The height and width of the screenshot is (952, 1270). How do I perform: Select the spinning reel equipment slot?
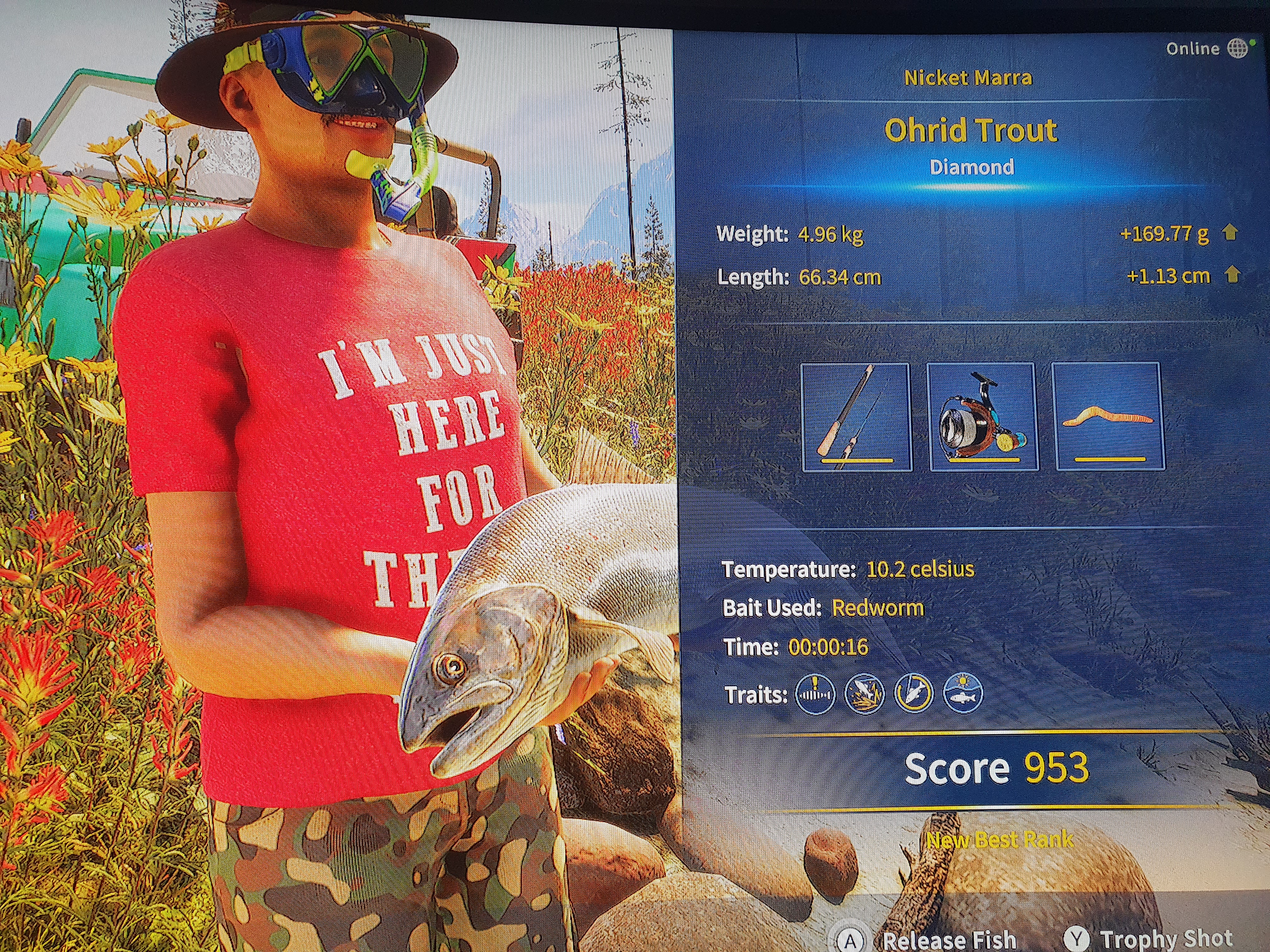(983, 416)
